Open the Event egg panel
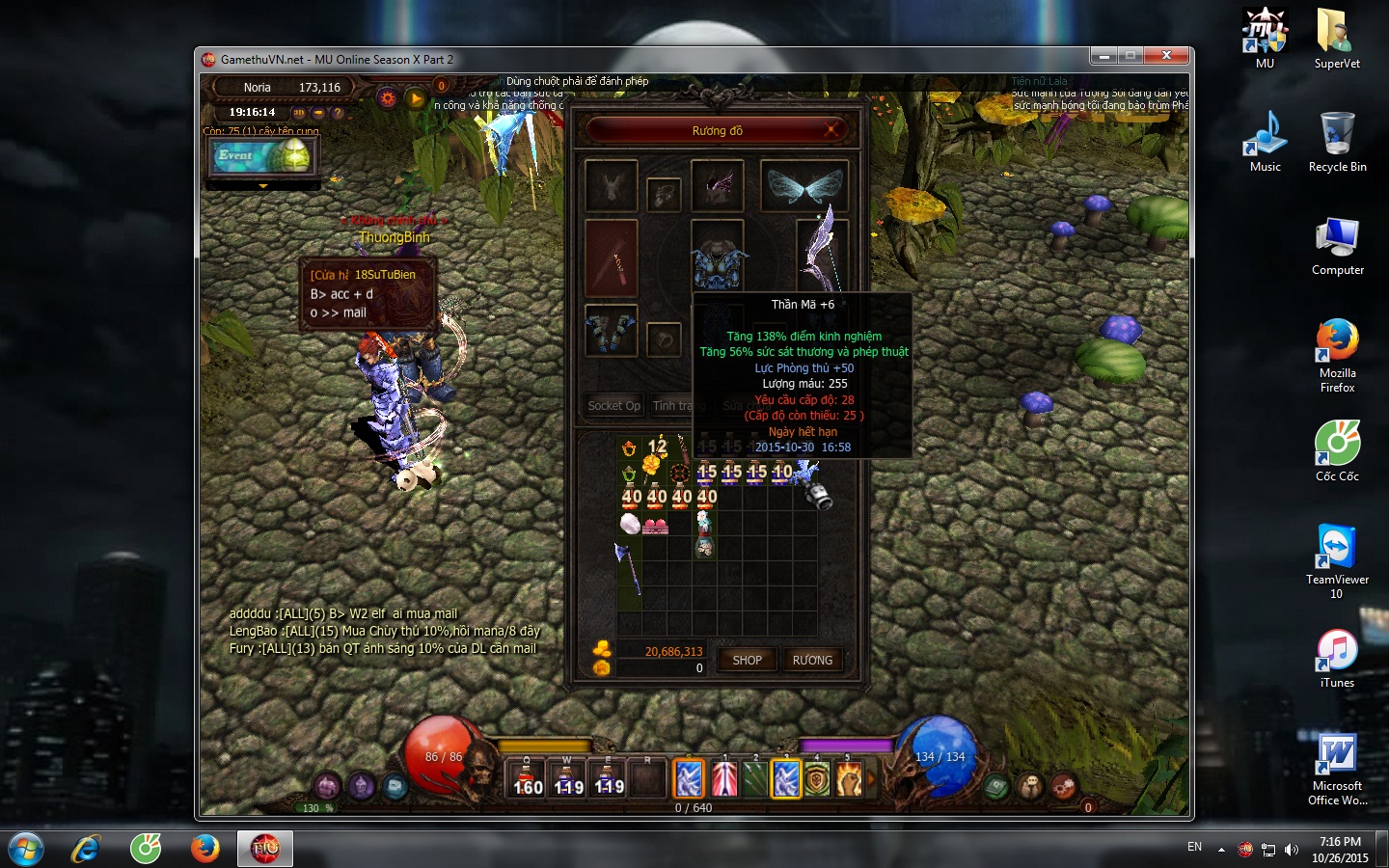This screenshot has width=1389, height=868. tap(262, 156)
